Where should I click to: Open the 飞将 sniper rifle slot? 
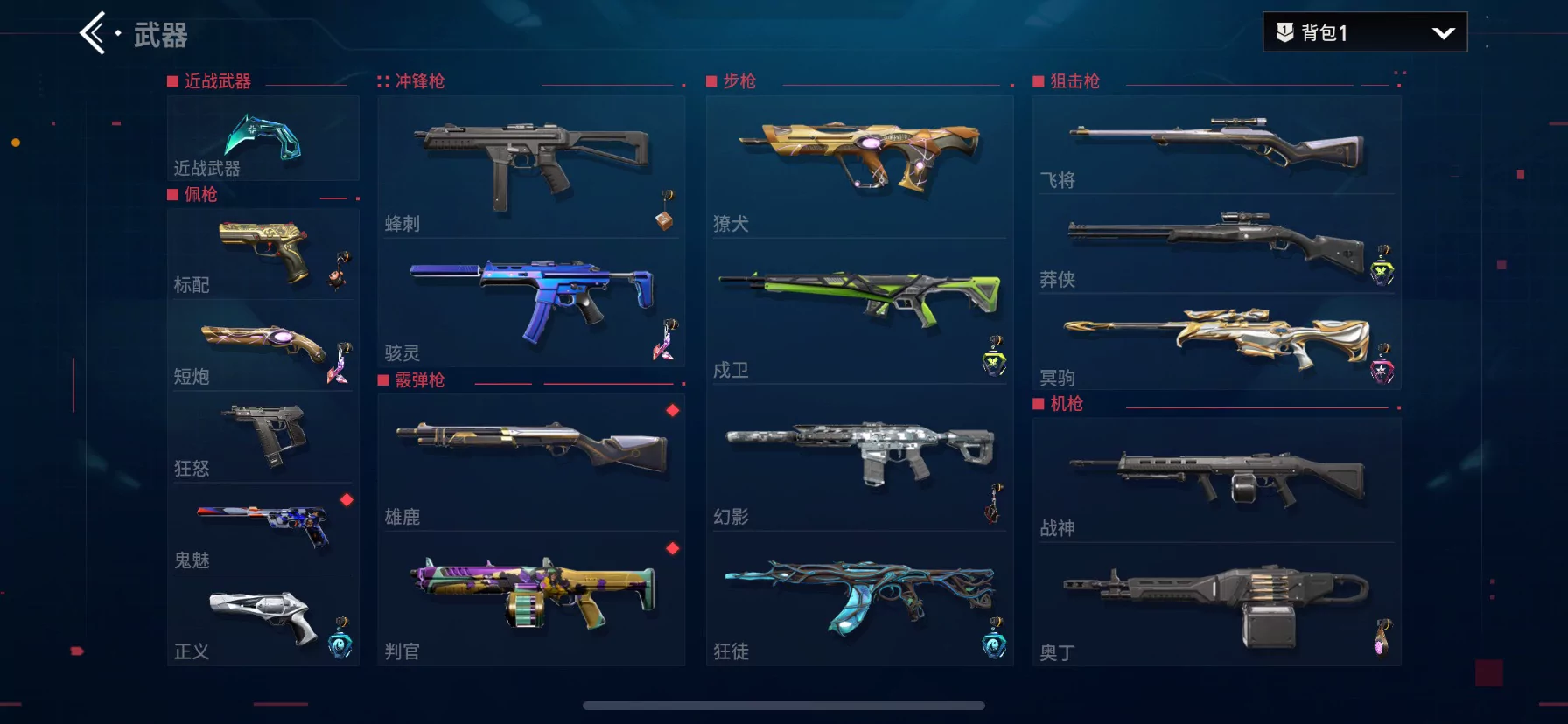click(x=1216, y=145)
